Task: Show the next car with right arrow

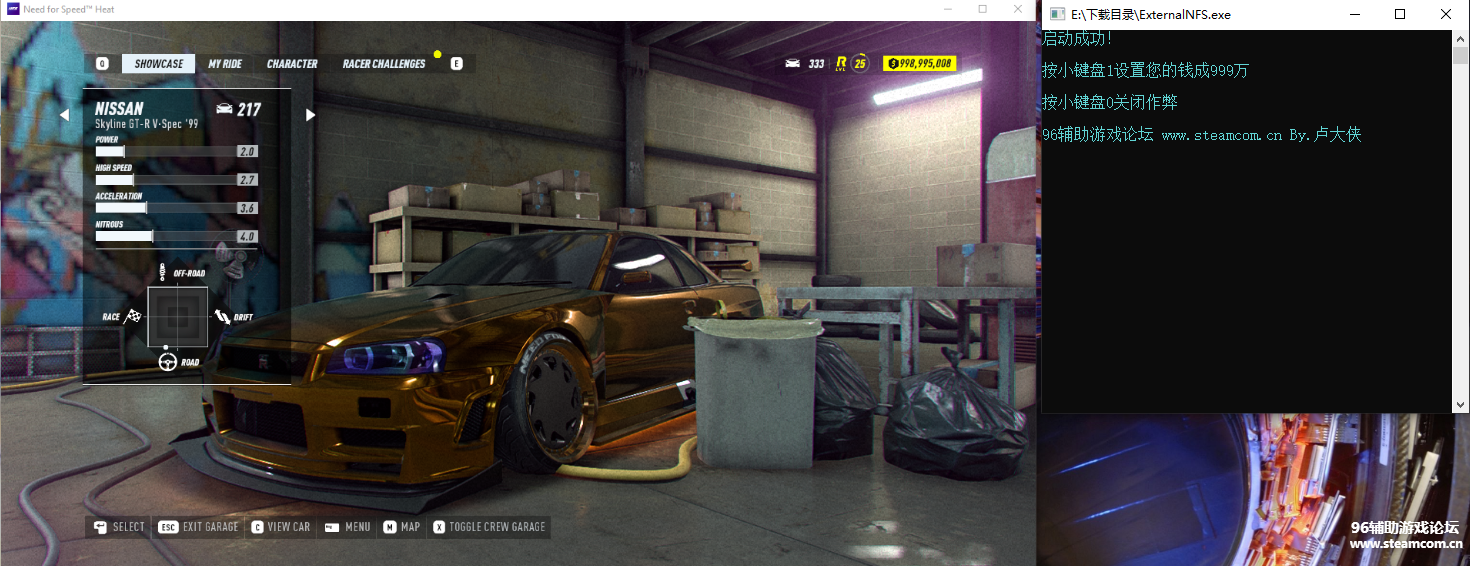Action: tap(310, 115)
